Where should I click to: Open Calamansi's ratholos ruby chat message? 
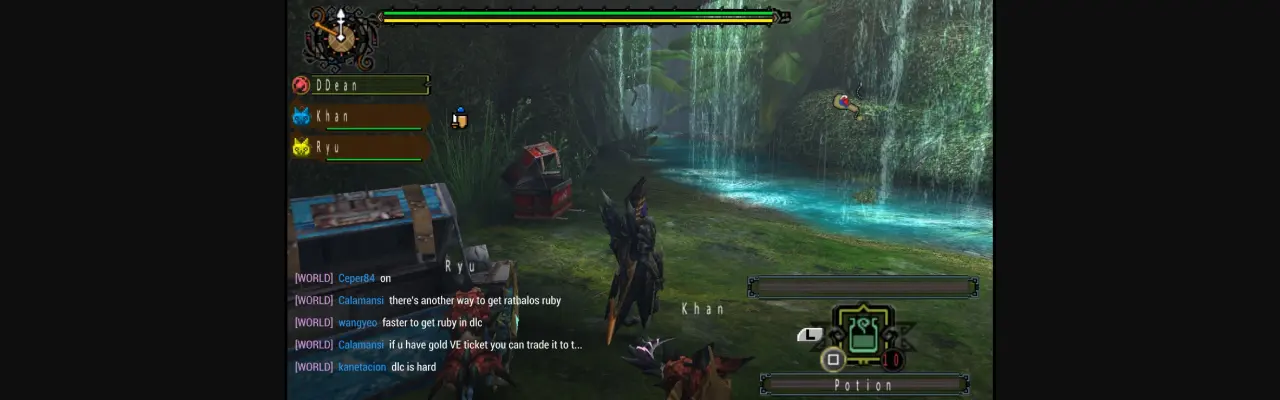click(475, 300)
